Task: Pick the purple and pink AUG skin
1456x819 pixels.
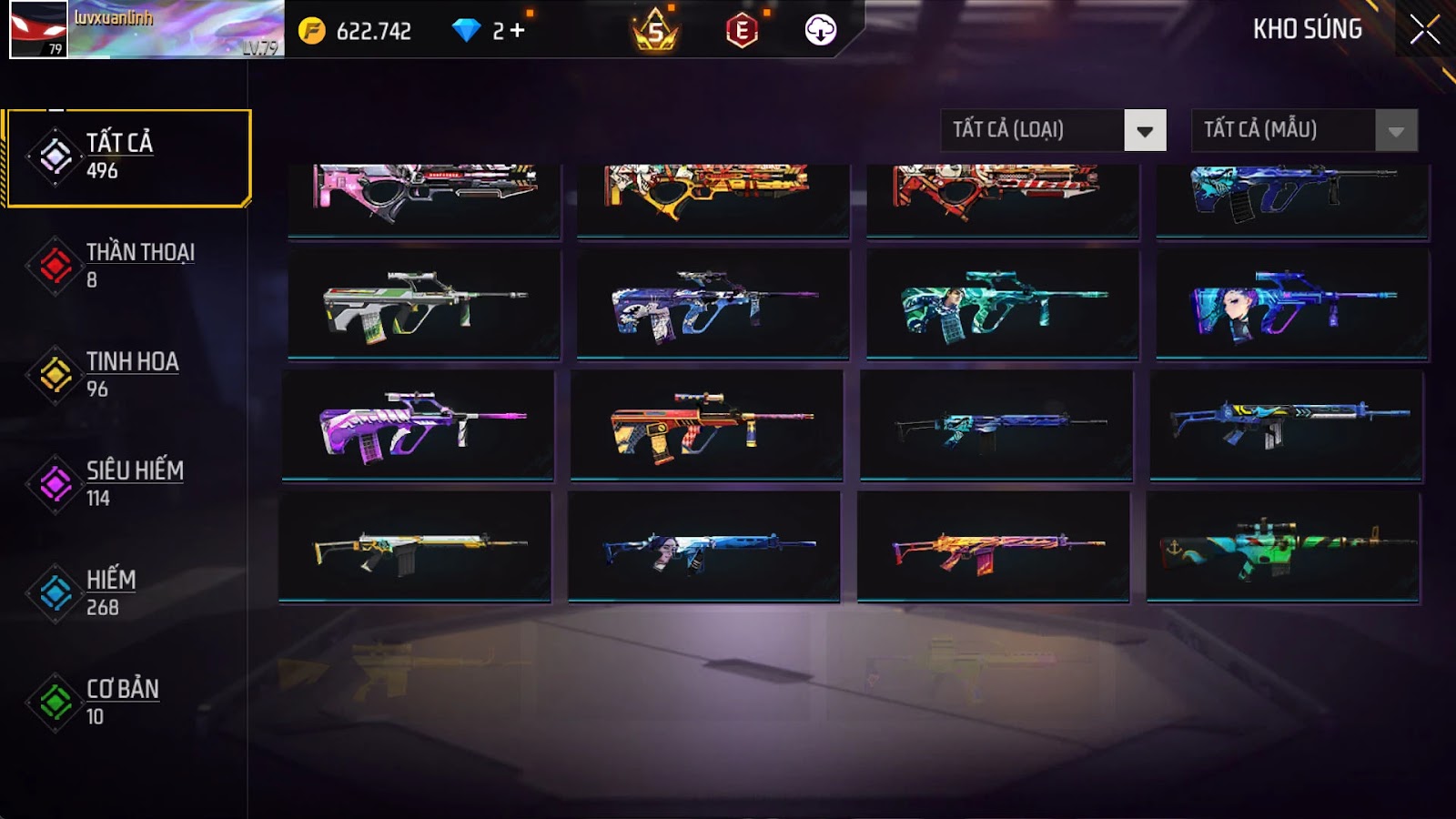Action: (419, 424)
